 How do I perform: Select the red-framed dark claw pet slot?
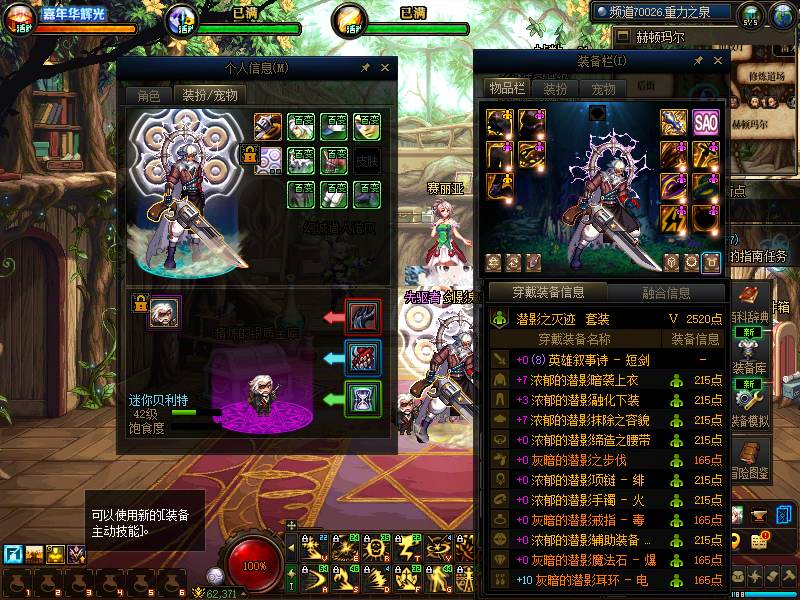[362, 317]
